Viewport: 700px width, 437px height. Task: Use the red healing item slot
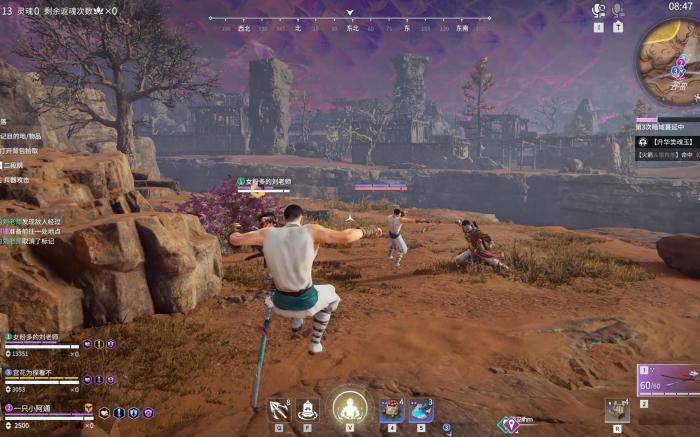click(391, 409)
